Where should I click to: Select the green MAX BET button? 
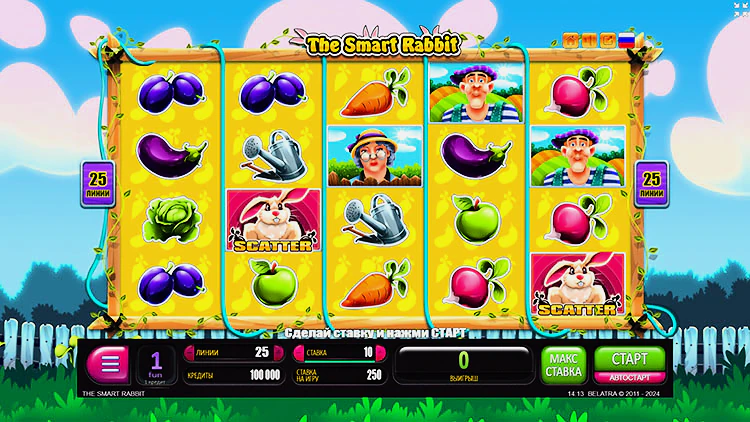pyautogui.click(x=564, y=364)
